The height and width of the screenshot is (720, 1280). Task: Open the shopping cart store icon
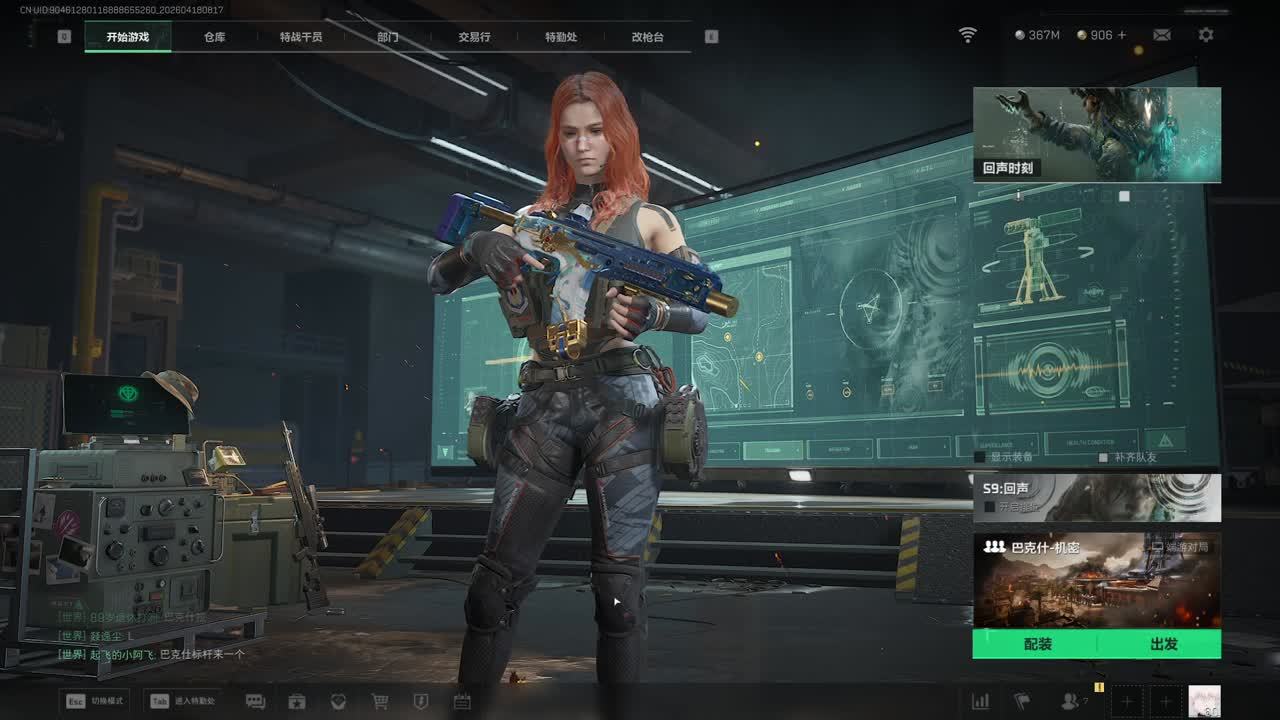pyautogui.click(x=380, y=701)
